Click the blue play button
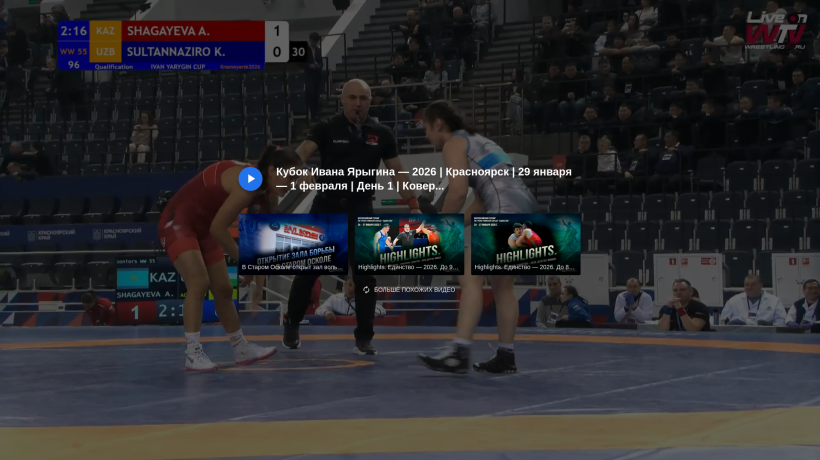 250,179
